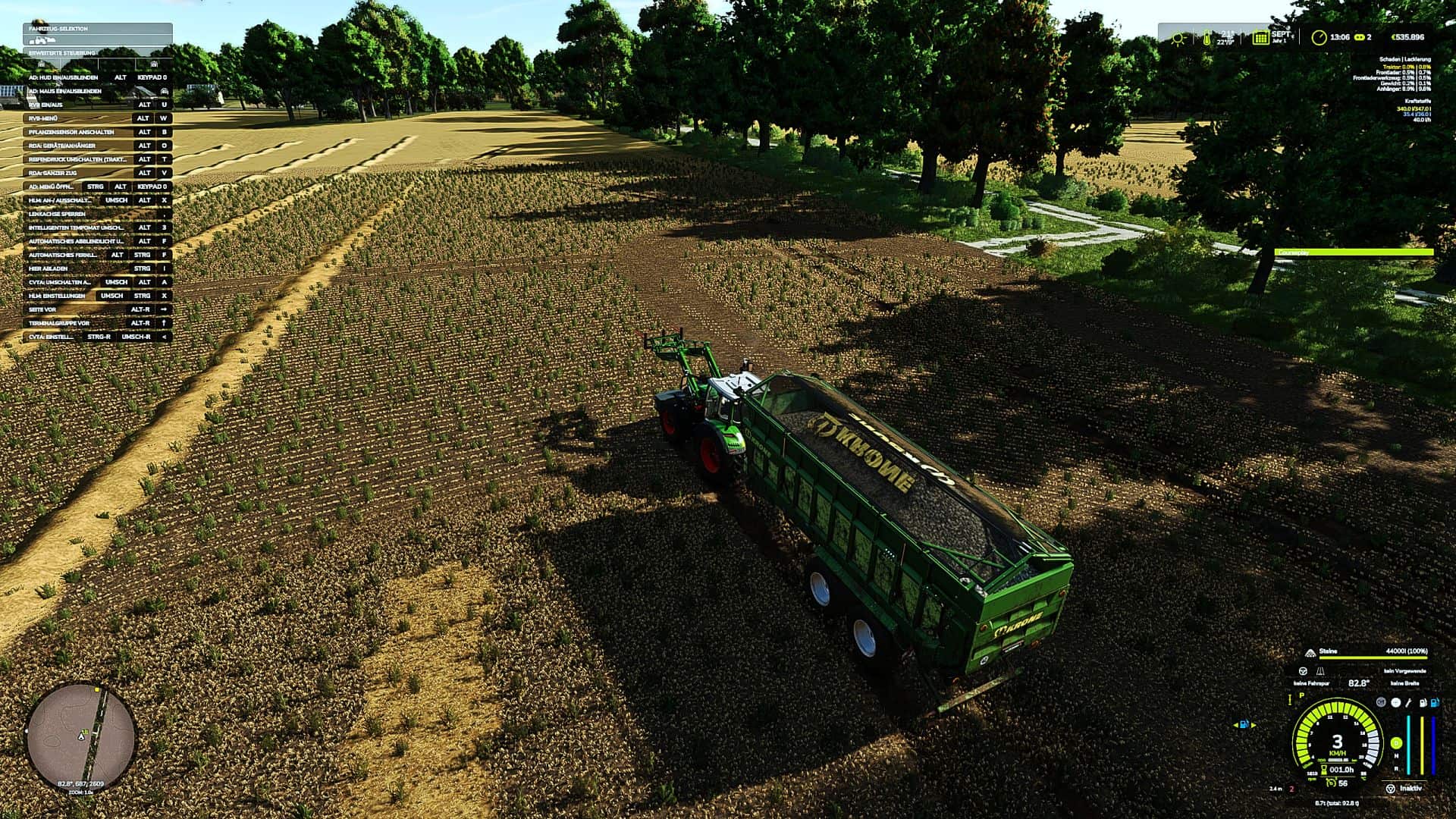
Task: Click the Inaktiv cruise control icon
Action: [x=1390, y=789]
